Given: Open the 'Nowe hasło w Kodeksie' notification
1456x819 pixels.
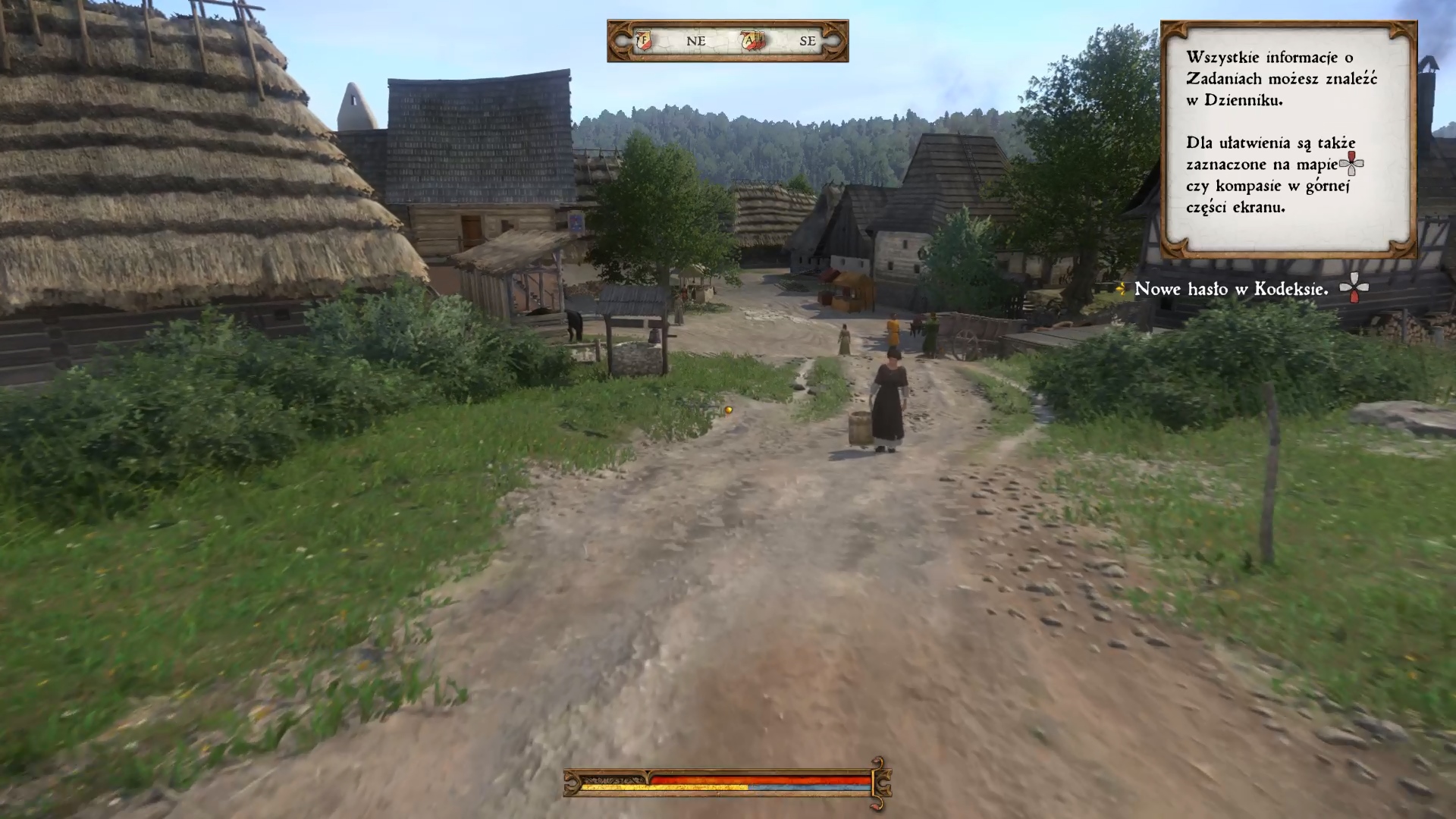Looking at the screenshot, I should click(1231, 289).
